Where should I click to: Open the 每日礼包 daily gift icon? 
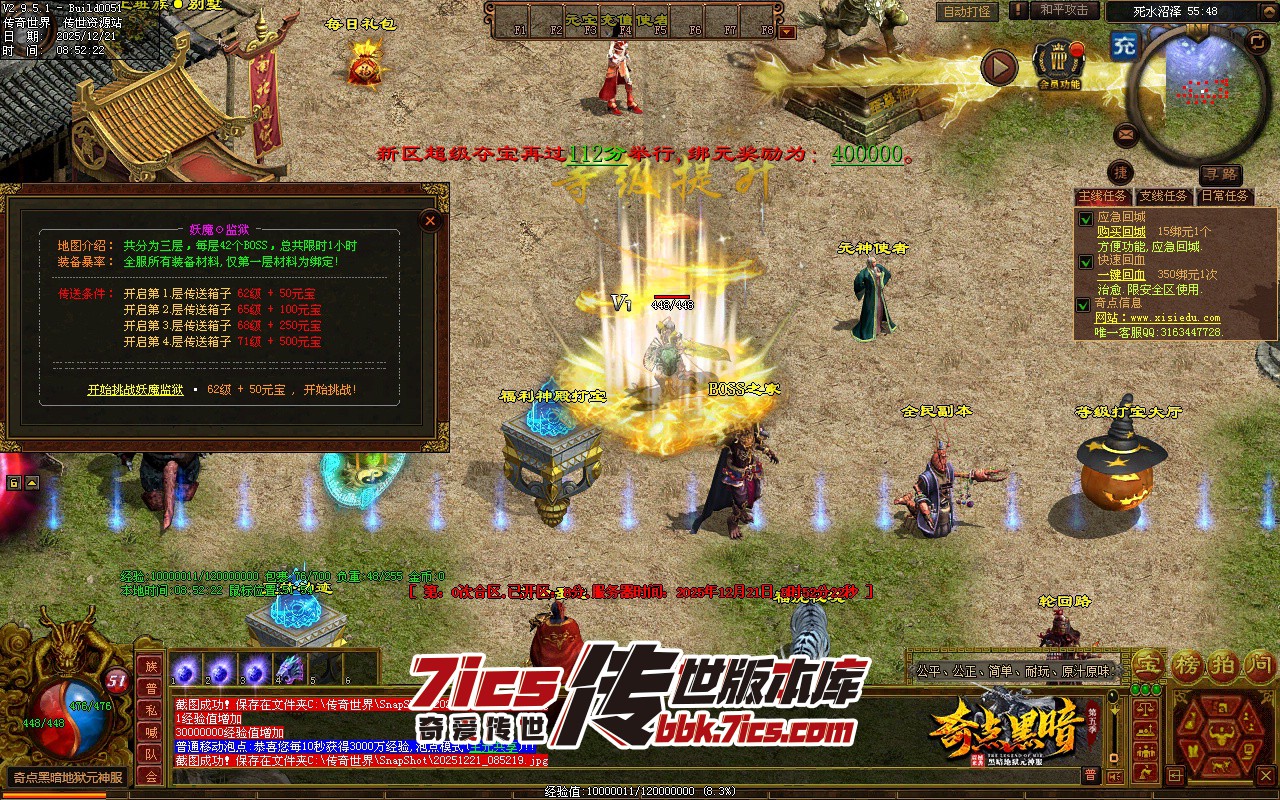362,66
